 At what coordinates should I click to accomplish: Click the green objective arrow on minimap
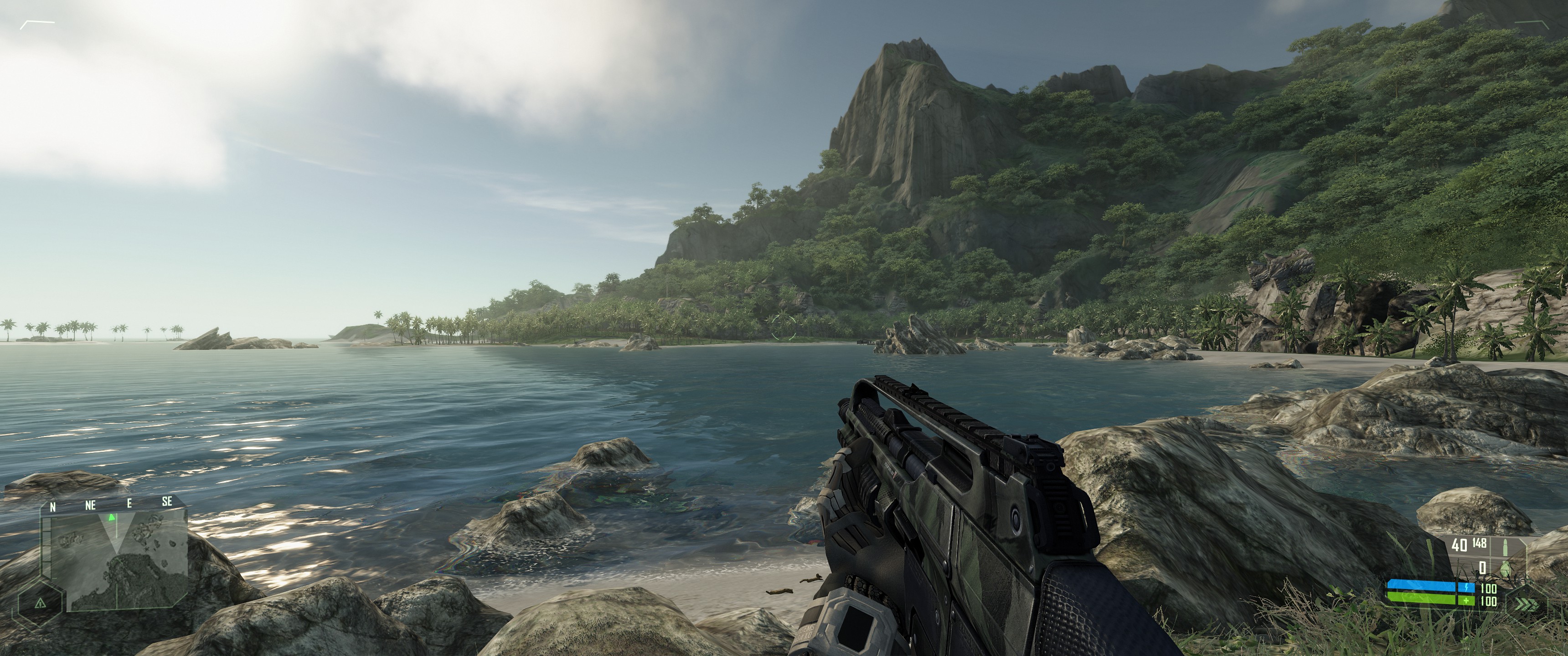(x=111, y=518)
